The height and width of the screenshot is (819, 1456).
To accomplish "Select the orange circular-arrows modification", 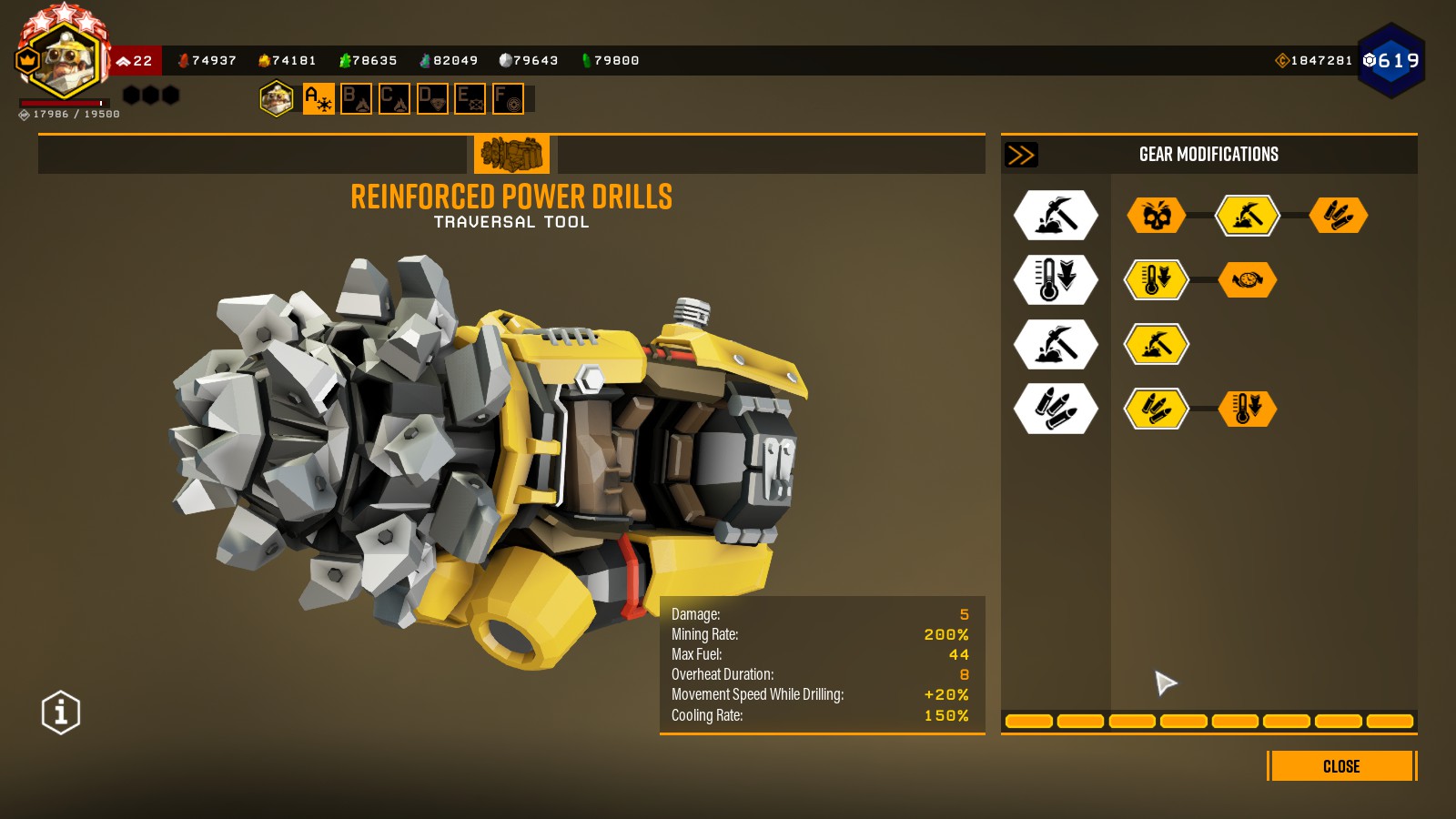I will (1248, 280).
